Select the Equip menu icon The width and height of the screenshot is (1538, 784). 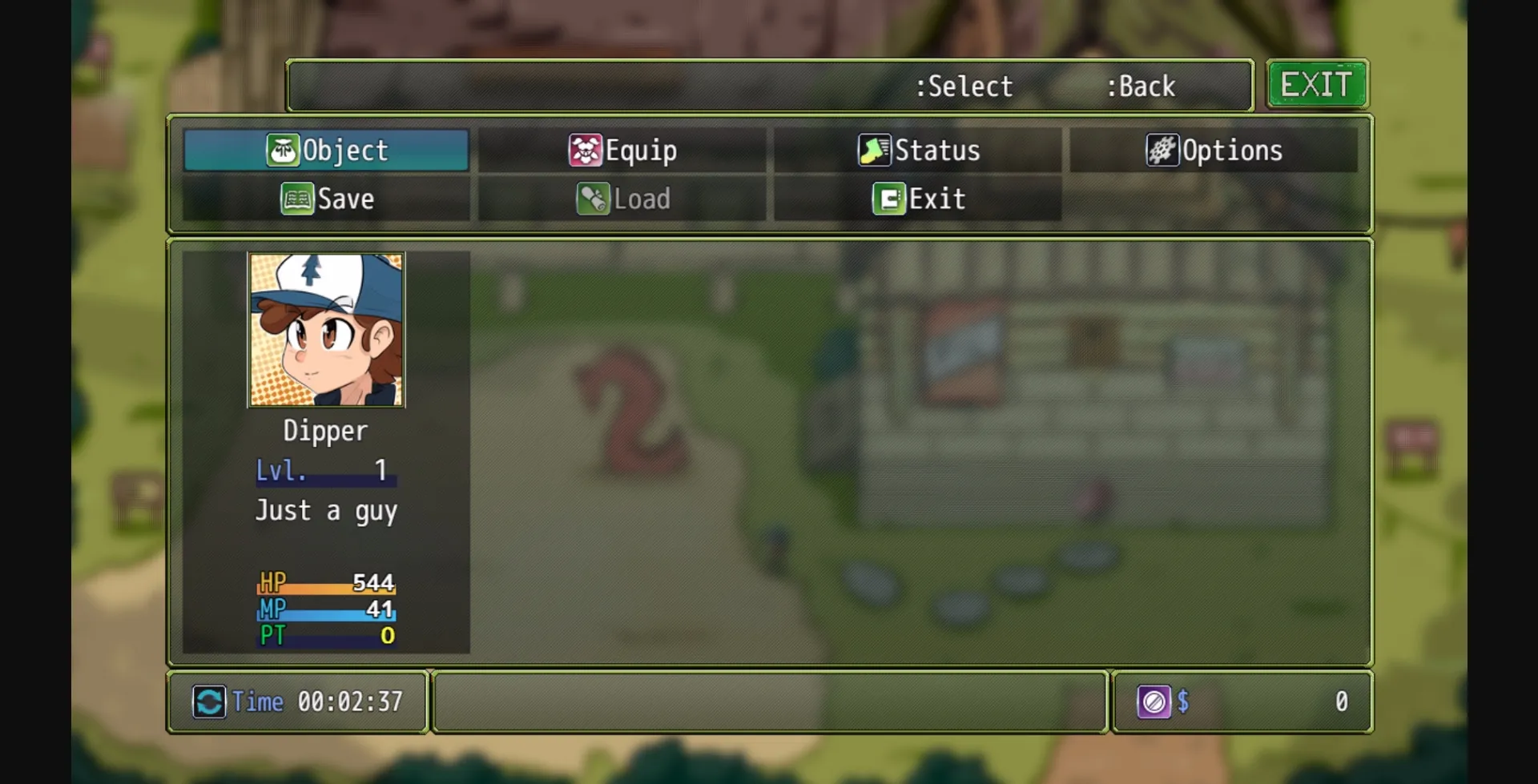click(x=587, y=150)
